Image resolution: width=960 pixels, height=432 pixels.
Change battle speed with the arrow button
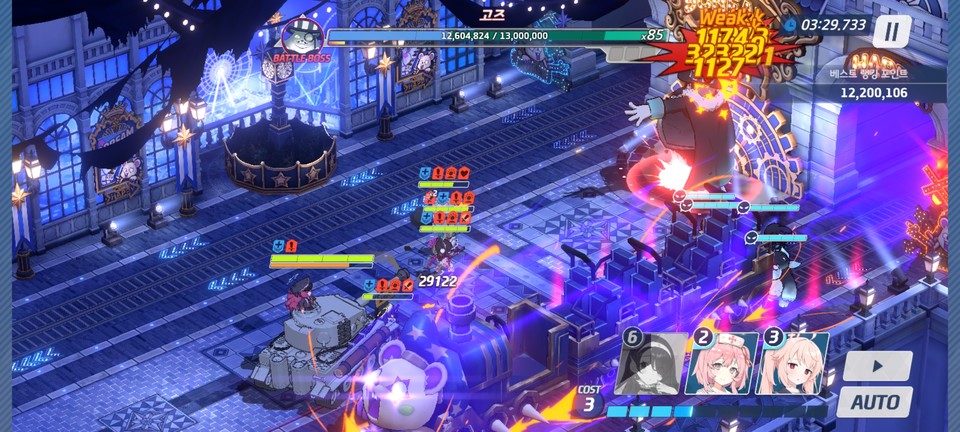877,366
